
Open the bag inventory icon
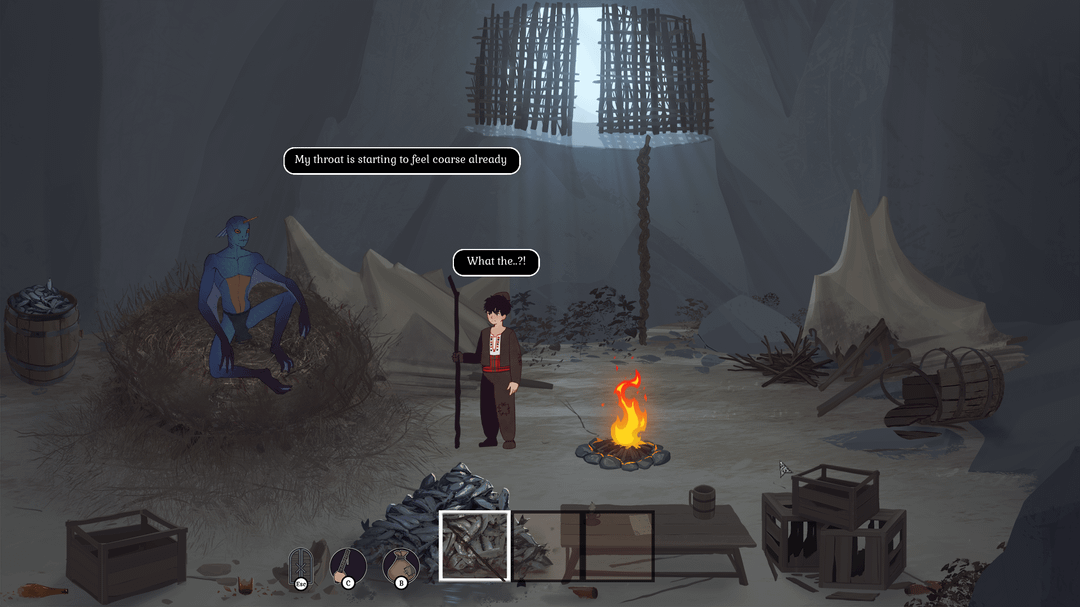(x=401, y=565)
